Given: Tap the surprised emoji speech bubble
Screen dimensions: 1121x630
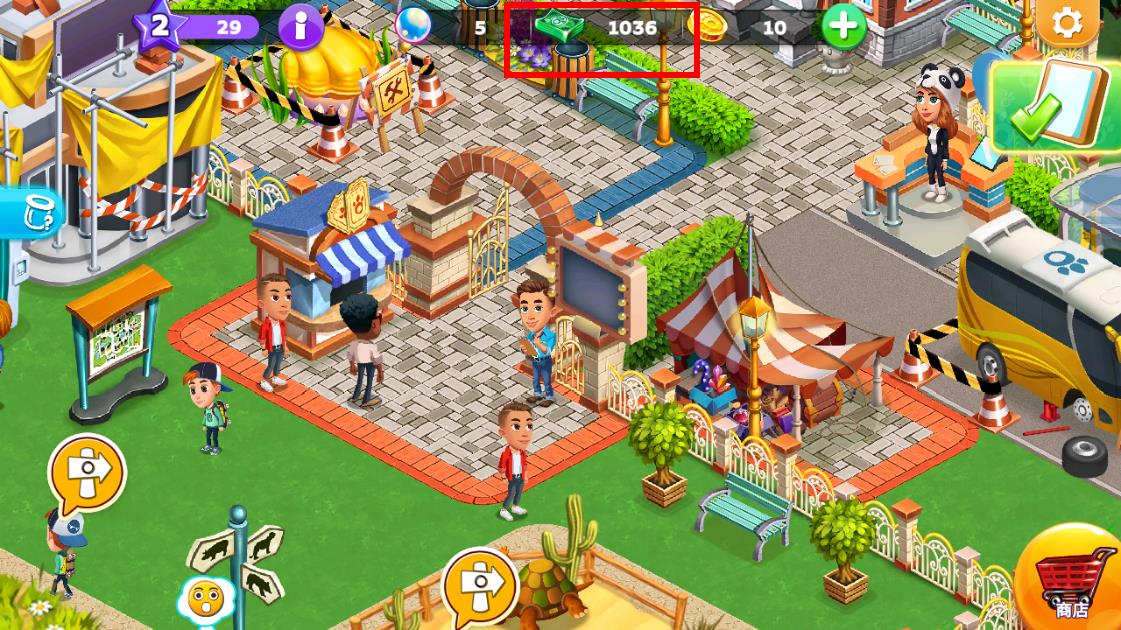Looking at the screenshot, I should [x=206, y=600].
